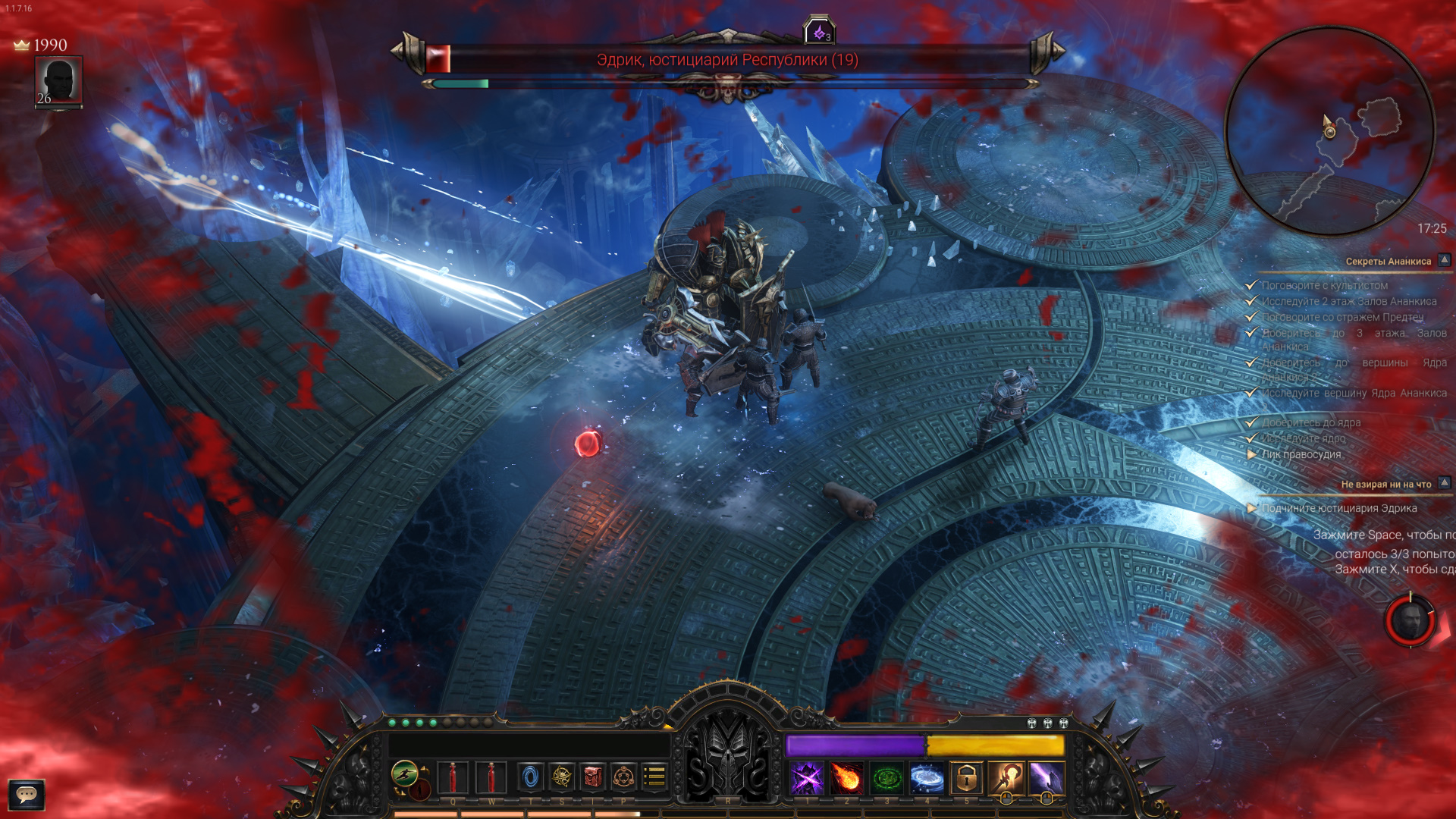The width and height of the screenshot is (1456, 819).
Task: Select the "Лик правосудия" objective
Action: (1301, 454)
